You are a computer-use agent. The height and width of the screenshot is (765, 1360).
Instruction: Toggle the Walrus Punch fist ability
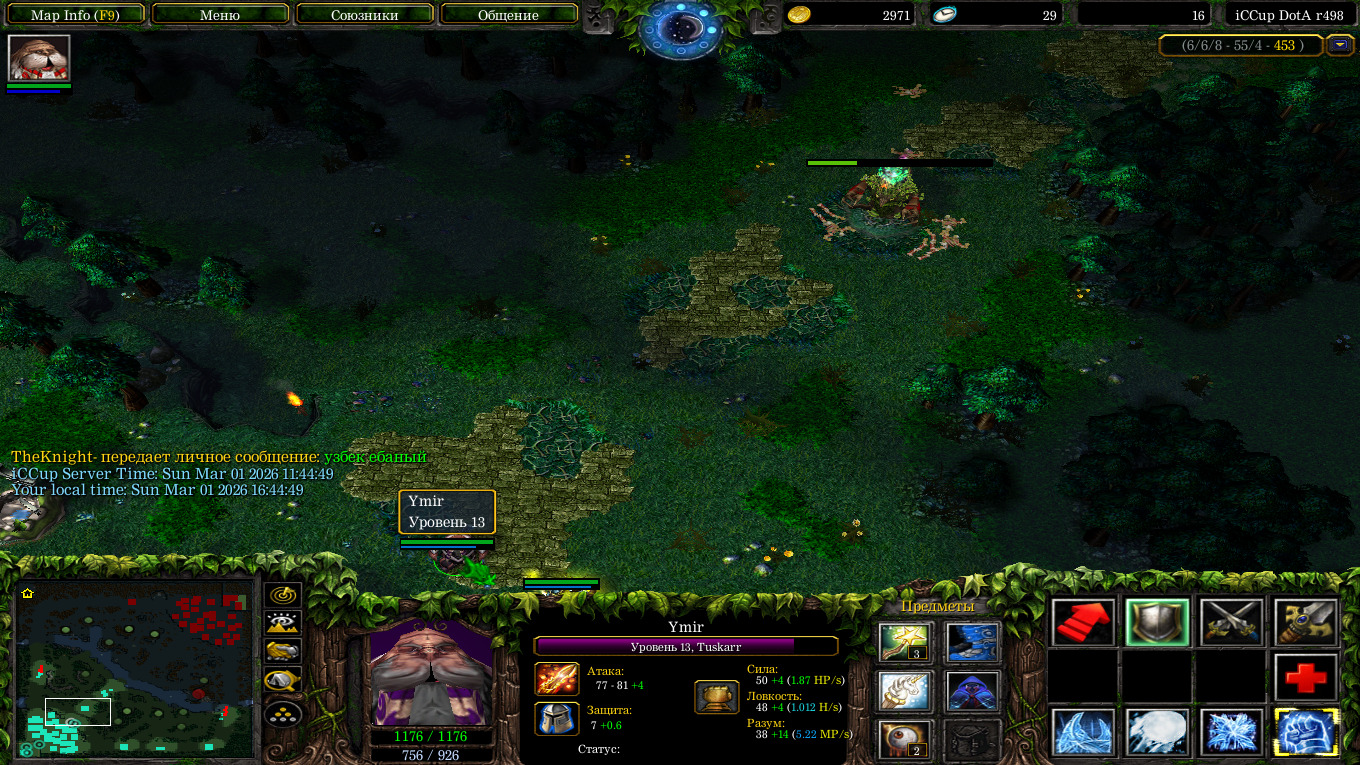tap(1306, 733)
